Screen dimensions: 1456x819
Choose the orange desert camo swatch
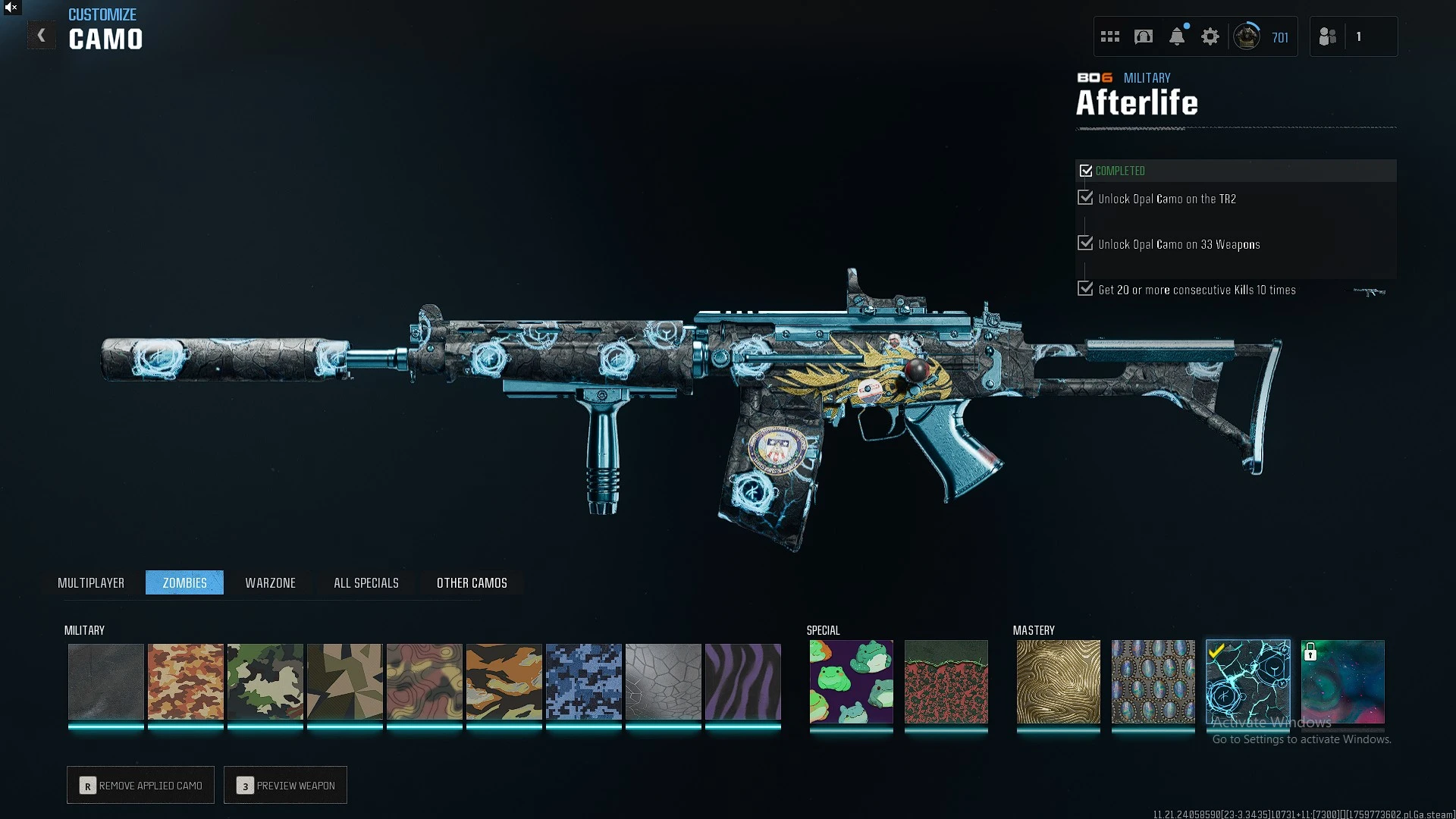(x=186, y=681)
